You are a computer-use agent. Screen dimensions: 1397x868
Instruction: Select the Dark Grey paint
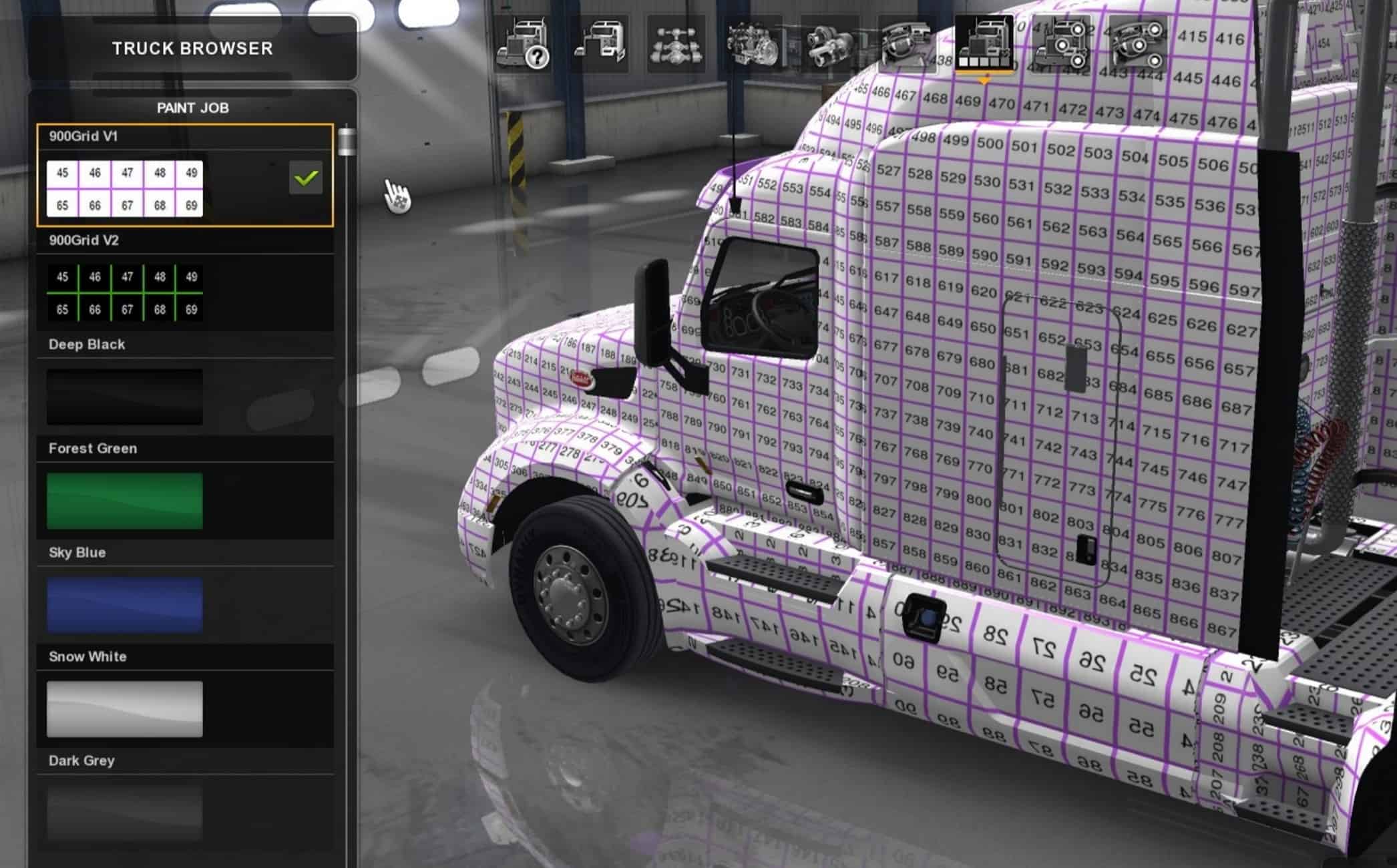125,811
